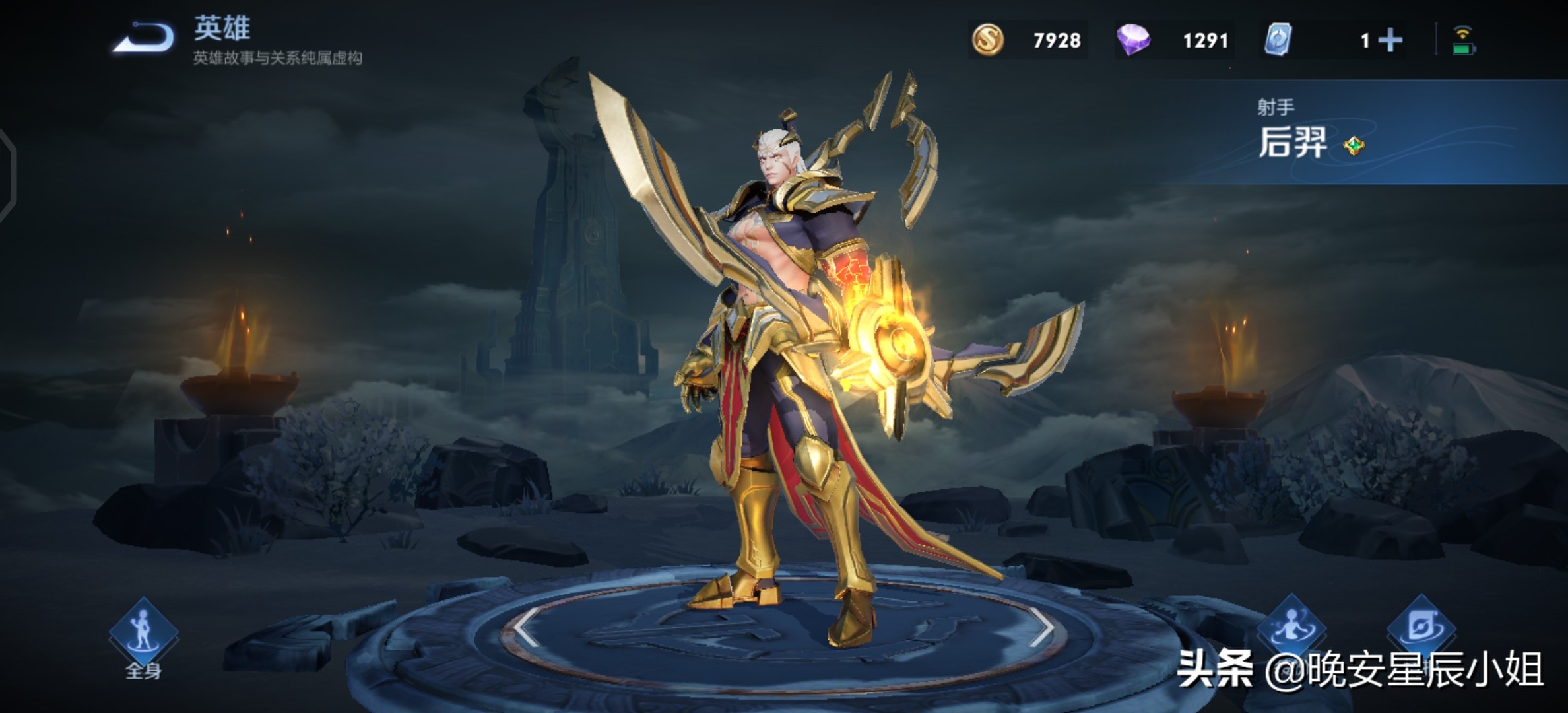This screenshot has height=713, width=1568.
Task: Go back using the return arrow
Action: point(144,38)
